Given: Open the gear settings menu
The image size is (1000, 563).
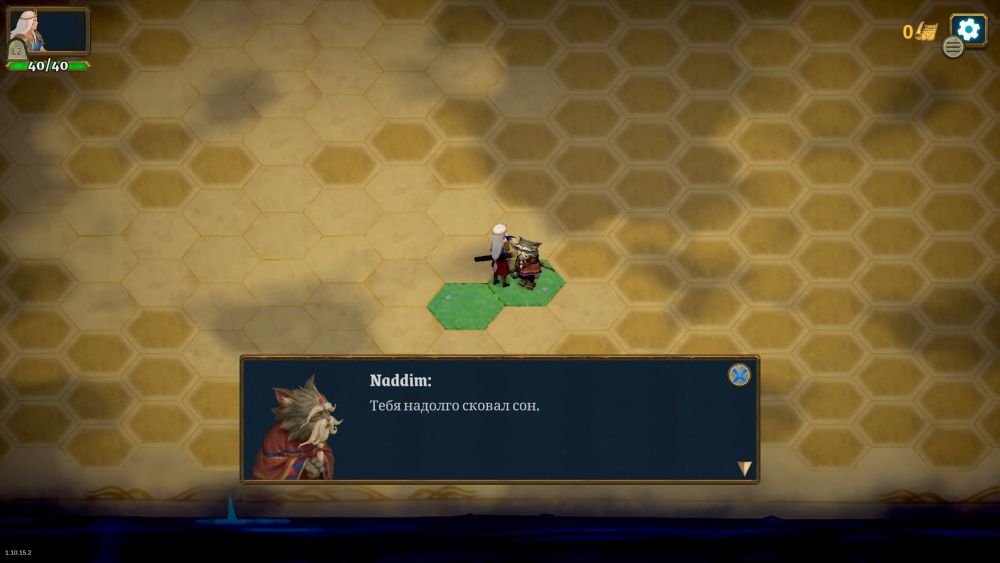Looking at the screenshot, I should 968,29.
